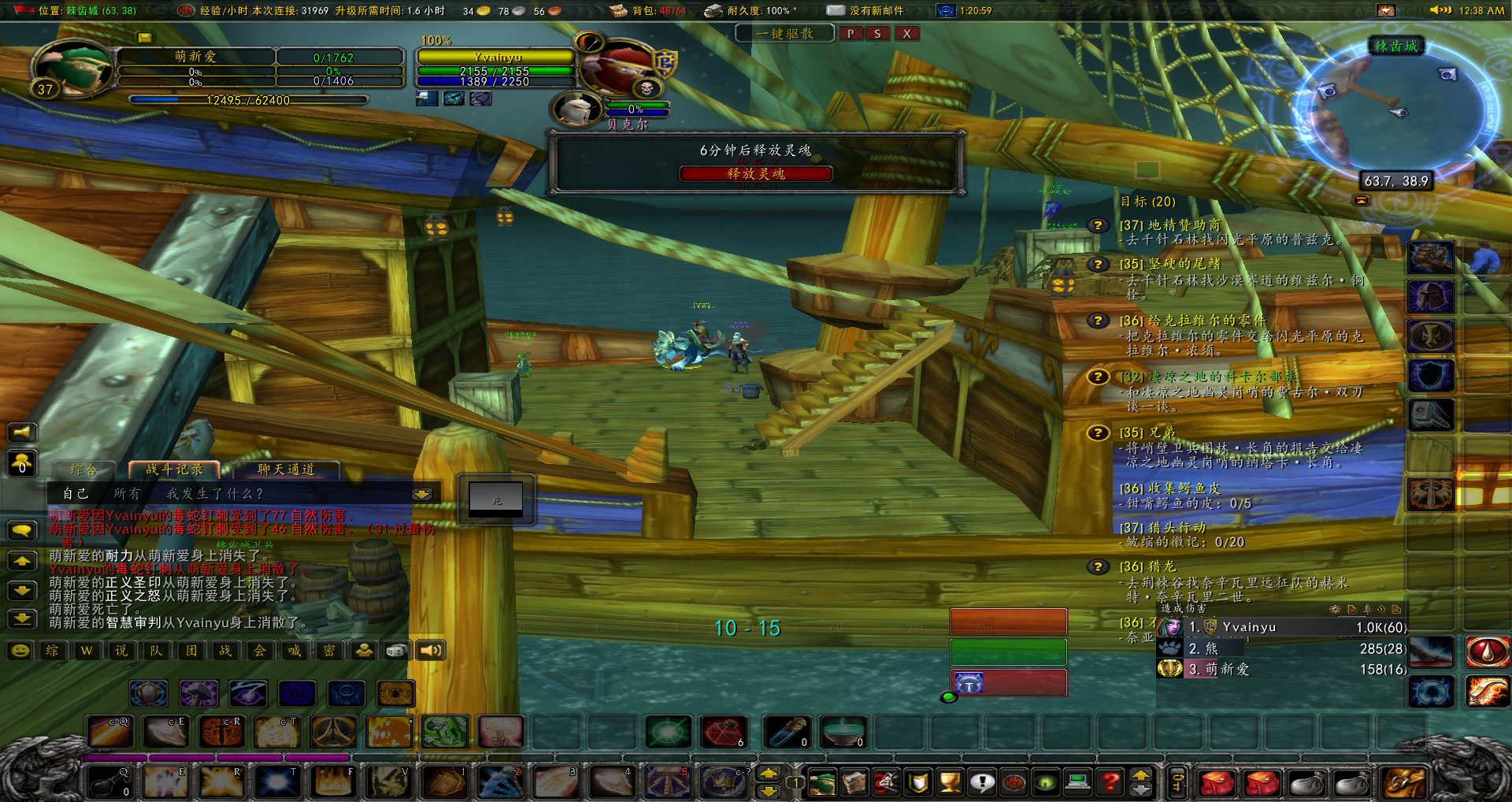The image size is (1512, 802).
Task: Click the 一键驱散 button at the top
Action: (x=784, y=33)
